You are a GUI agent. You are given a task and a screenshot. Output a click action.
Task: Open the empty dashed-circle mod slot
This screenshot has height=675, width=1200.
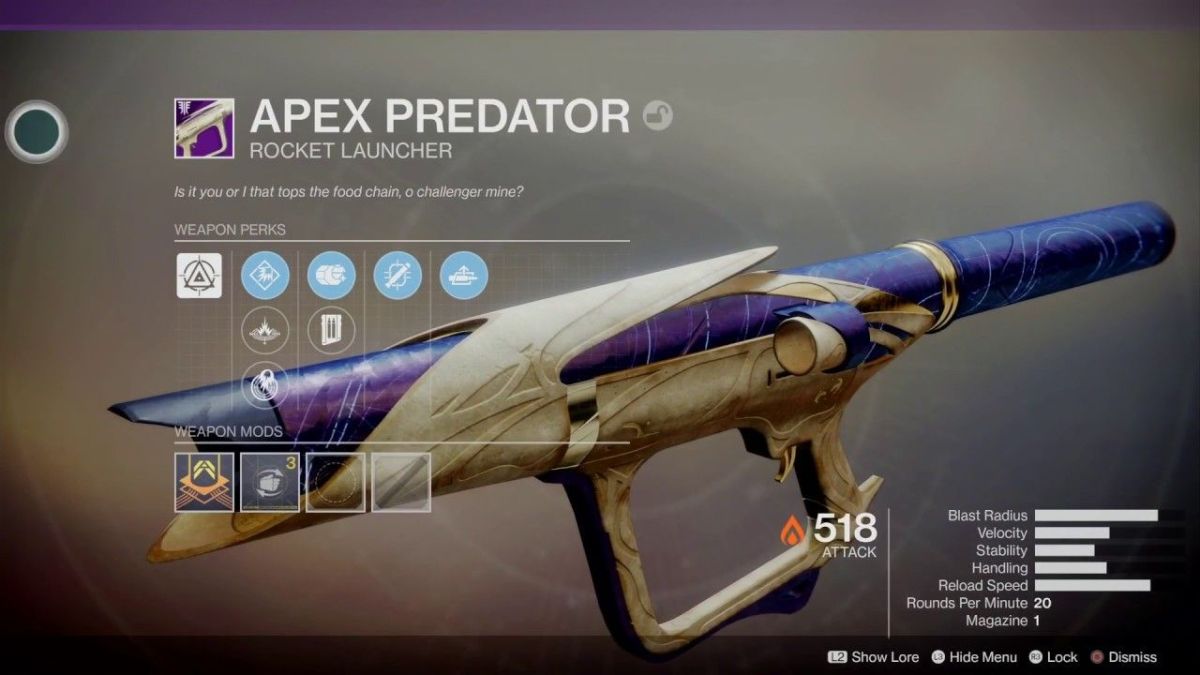336,482
